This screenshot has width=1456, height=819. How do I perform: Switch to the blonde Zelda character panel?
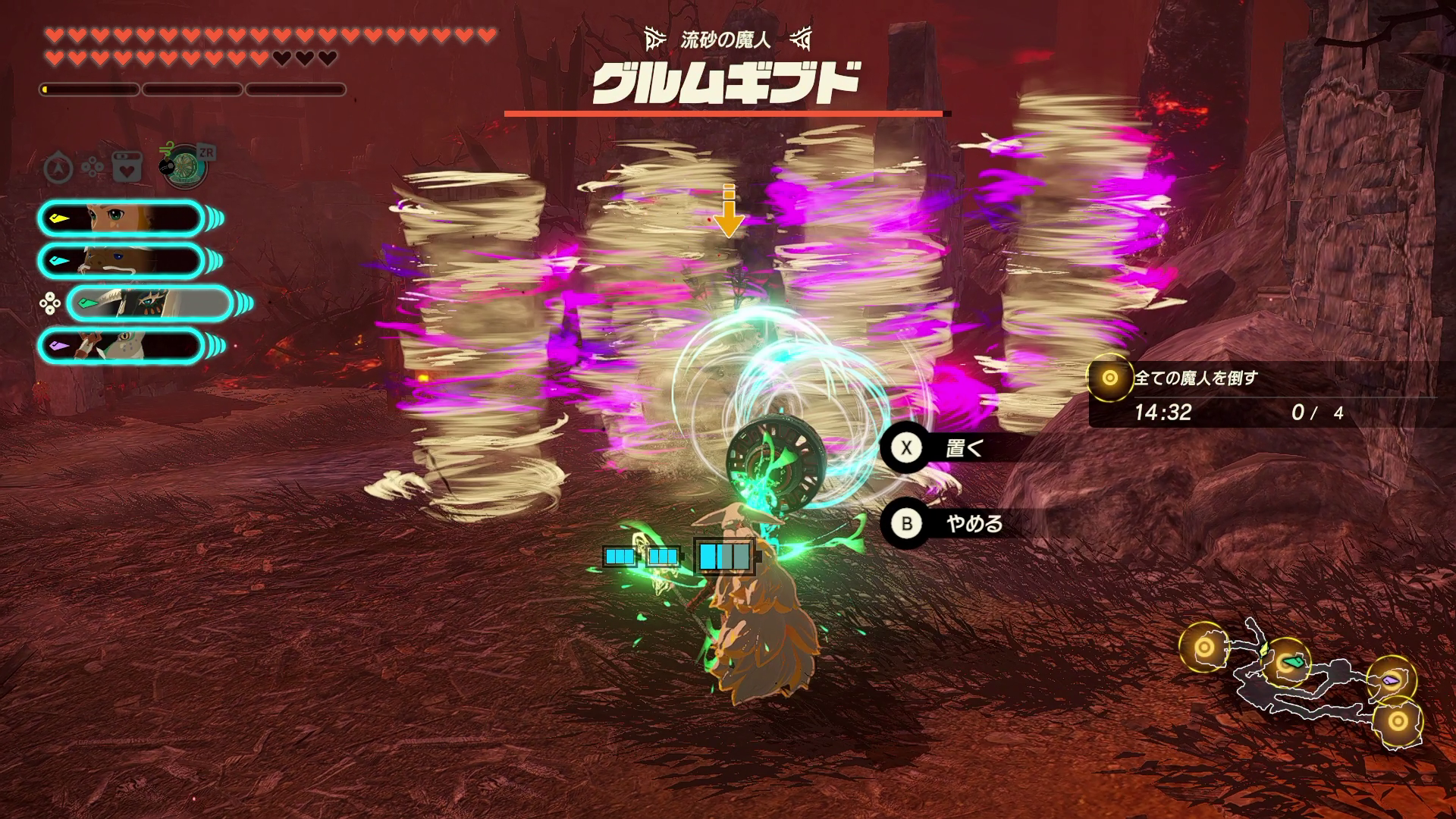click(121, 218)
